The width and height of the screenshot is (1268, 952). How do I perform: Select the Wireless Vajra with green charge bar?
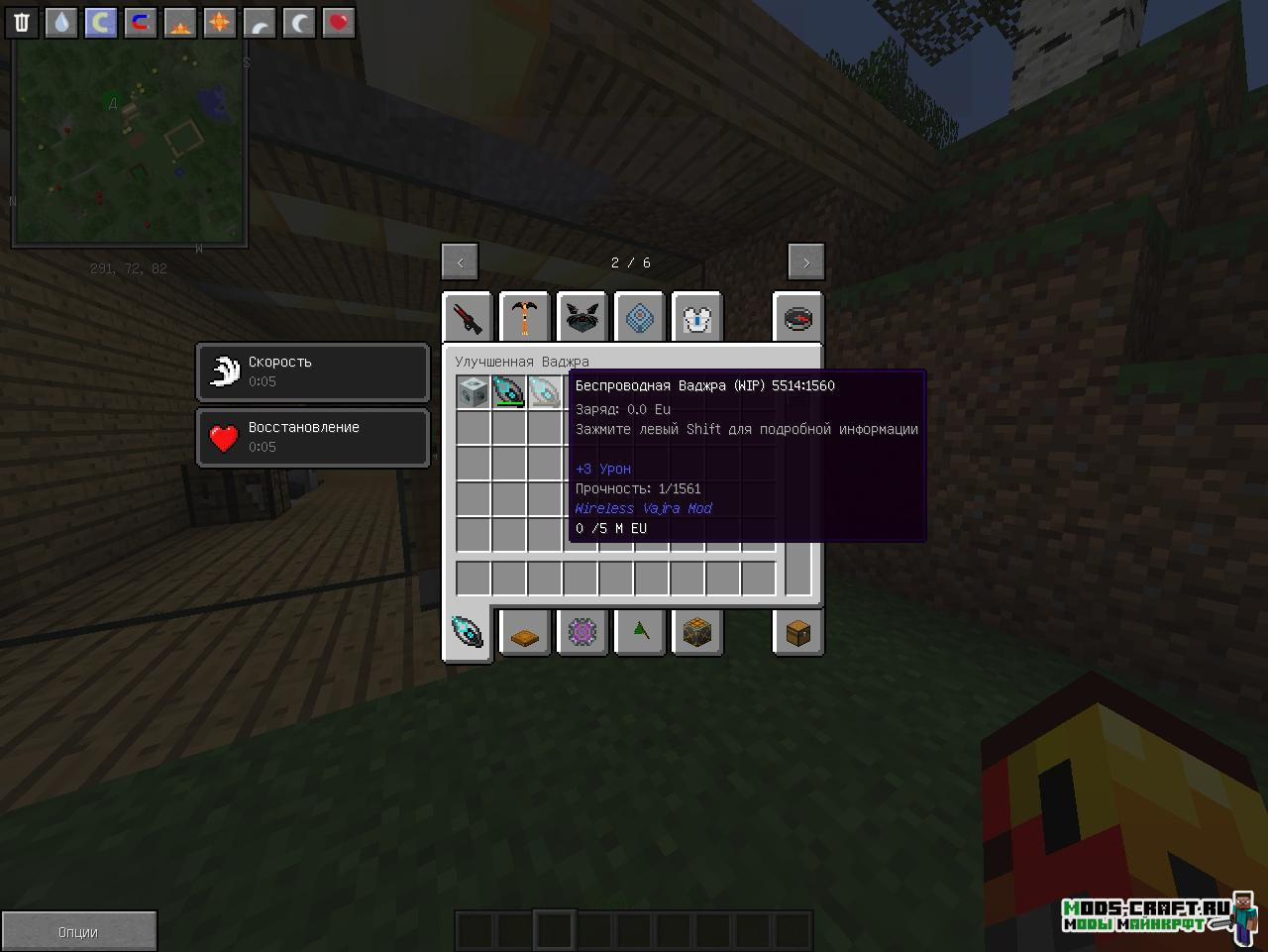coord(509,391)
